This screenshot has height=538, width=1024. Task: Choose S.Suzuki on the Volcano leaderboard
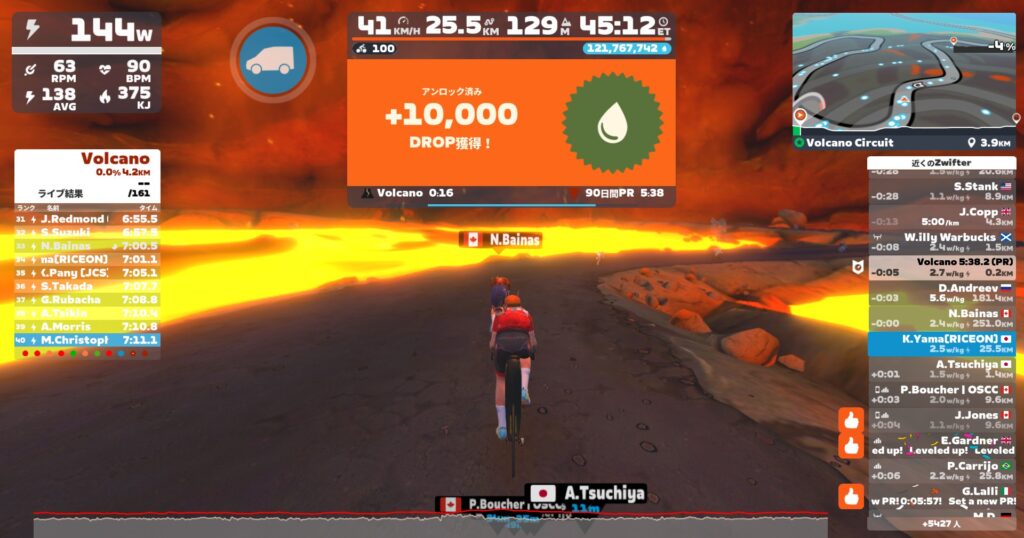tap(87, 232)
